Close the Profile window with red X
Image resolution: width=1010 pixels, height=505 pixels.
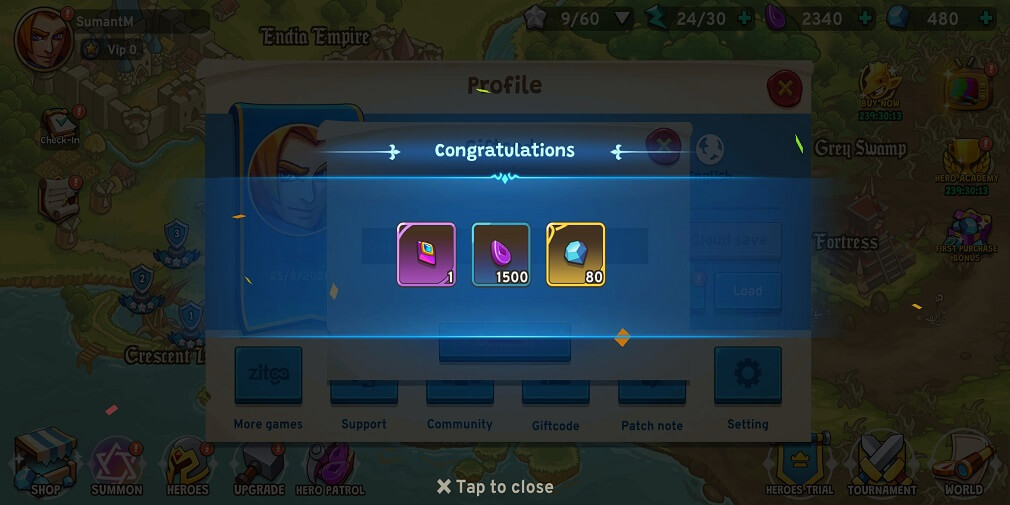pos(784,89)
